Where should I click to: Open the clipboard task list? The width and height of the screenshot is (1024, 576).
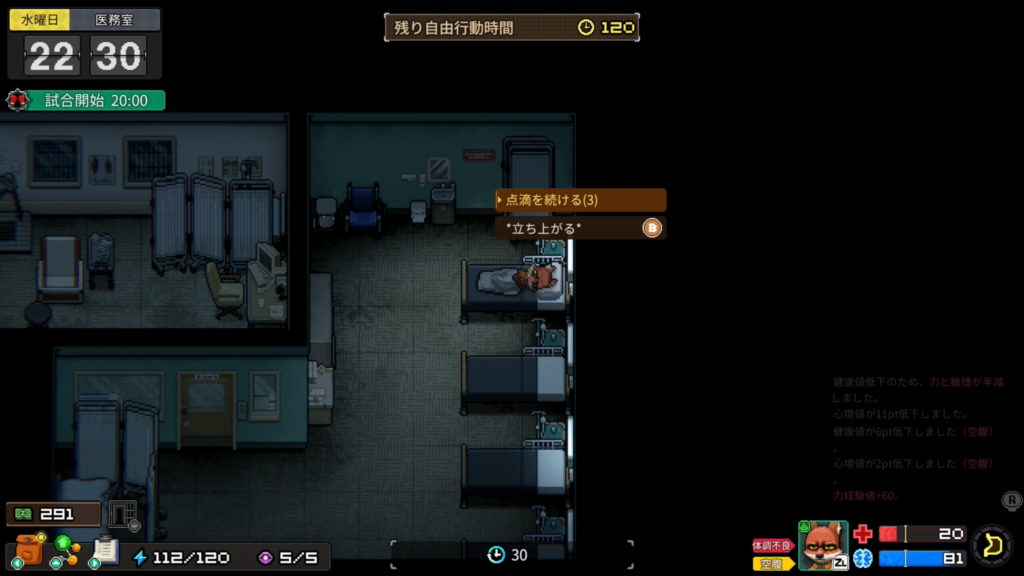[x=105, y=551]
